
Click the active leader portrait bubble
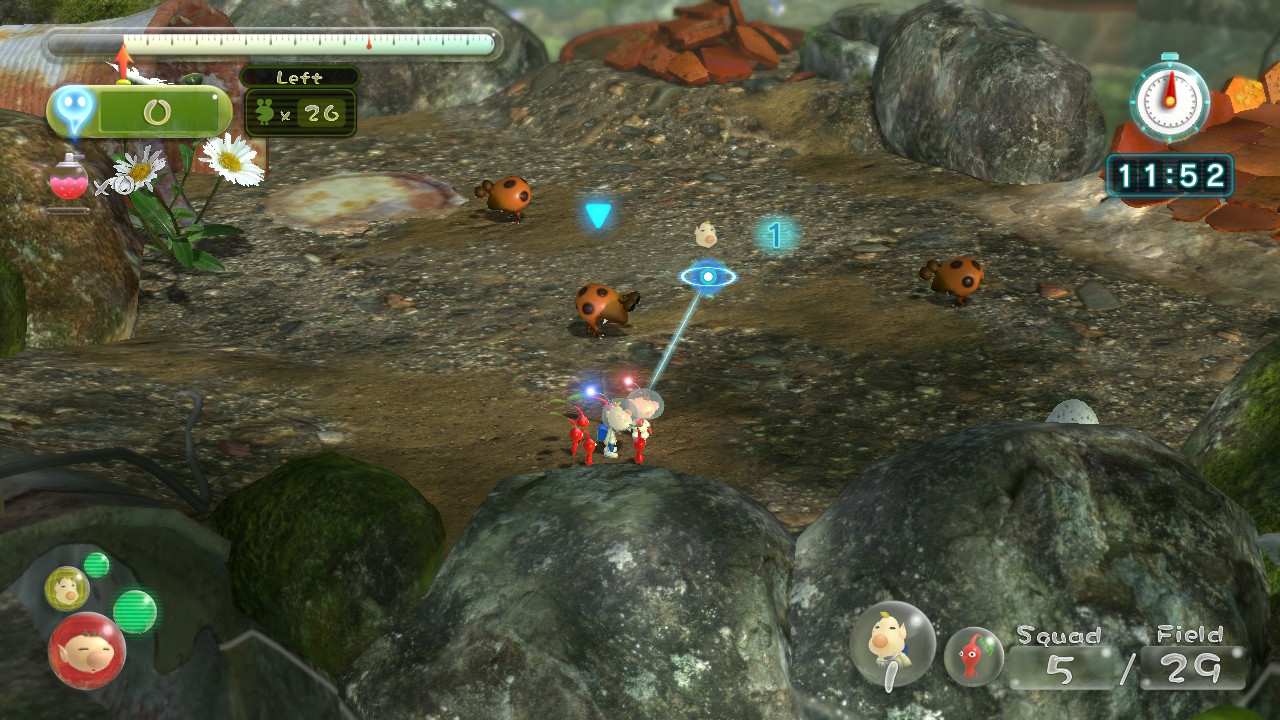pos(892,643)
